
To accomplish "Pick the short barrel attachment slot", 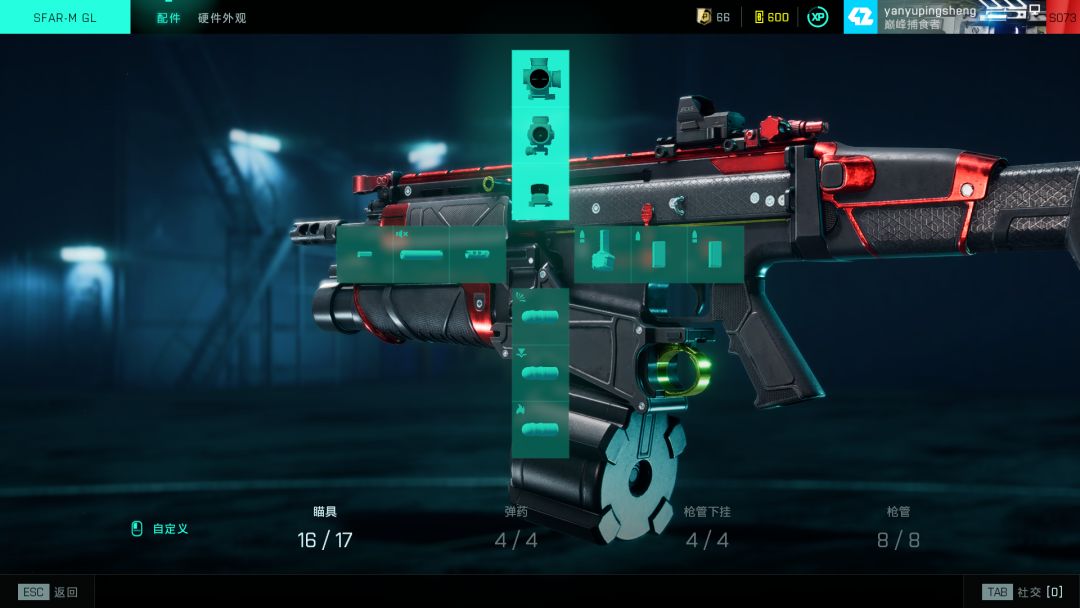I will click(365, 254).
